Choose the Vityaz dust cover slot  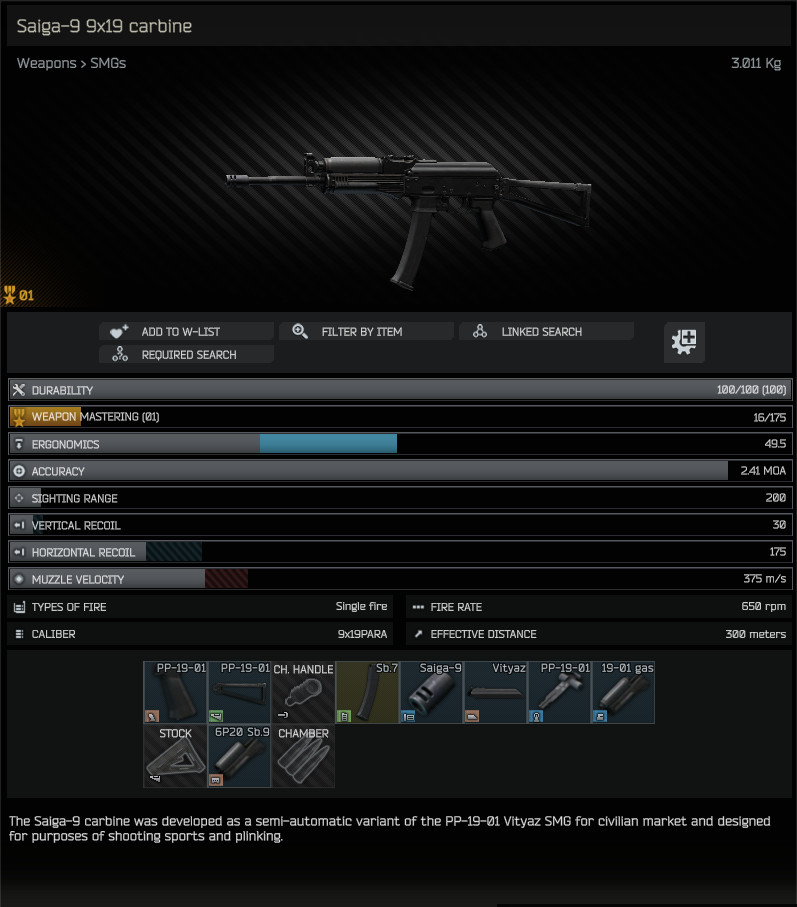coord(495,692)
